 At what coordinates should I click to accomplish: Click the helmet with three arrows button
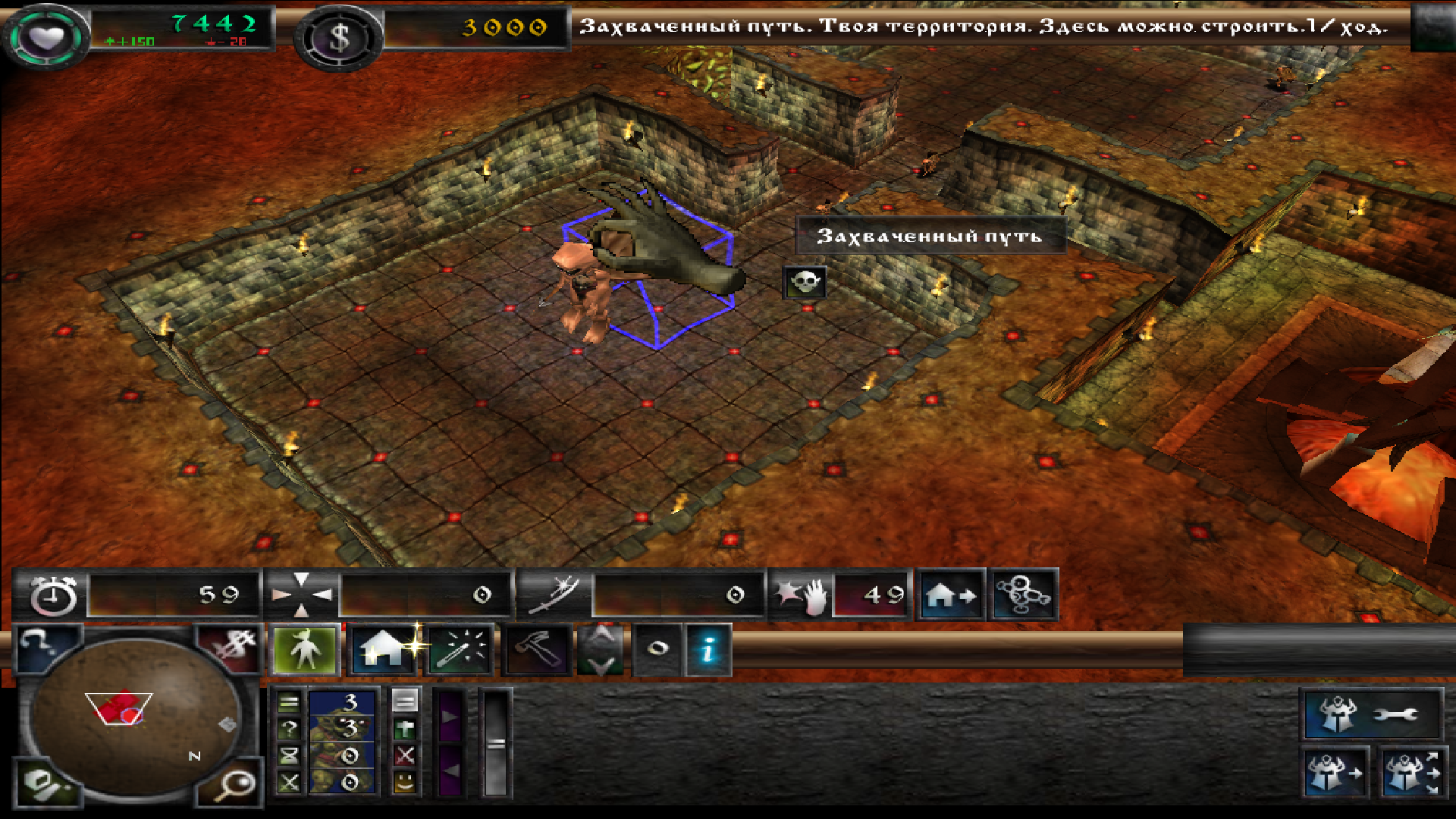[1410, 773]
